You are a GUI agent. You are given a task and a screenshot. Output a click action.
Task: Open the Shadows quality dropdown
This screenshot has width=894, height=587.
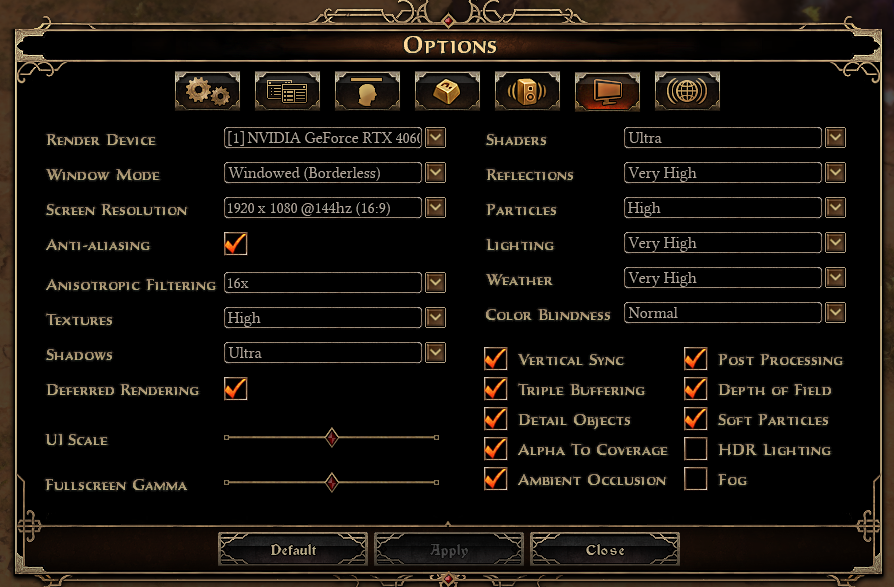(x=435, y=353)
